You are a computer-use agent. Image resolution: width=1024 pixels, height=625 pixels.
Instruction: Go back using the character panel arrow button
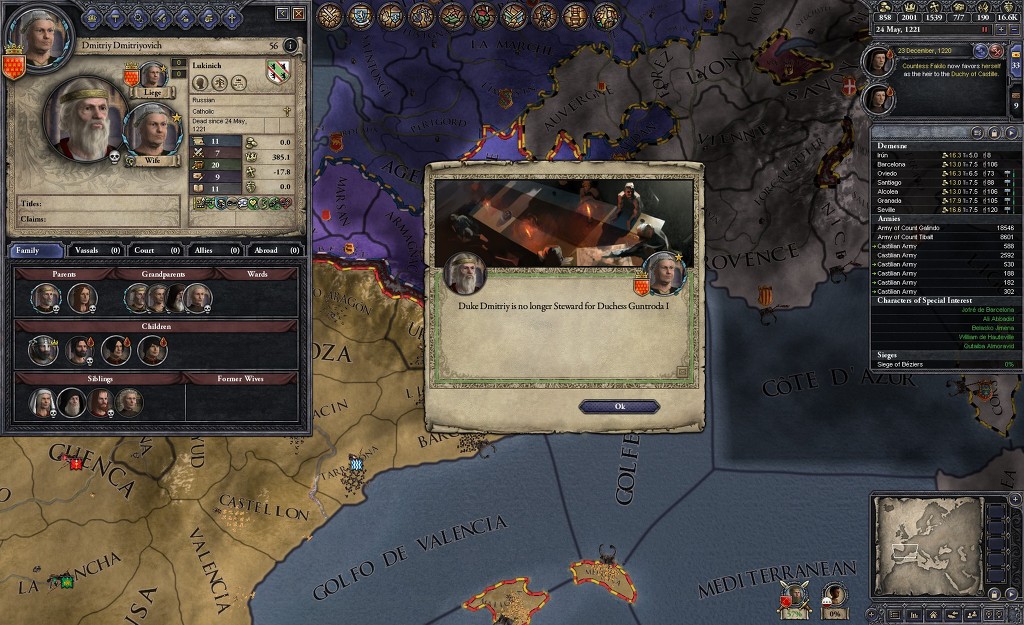tap(282, 13)
